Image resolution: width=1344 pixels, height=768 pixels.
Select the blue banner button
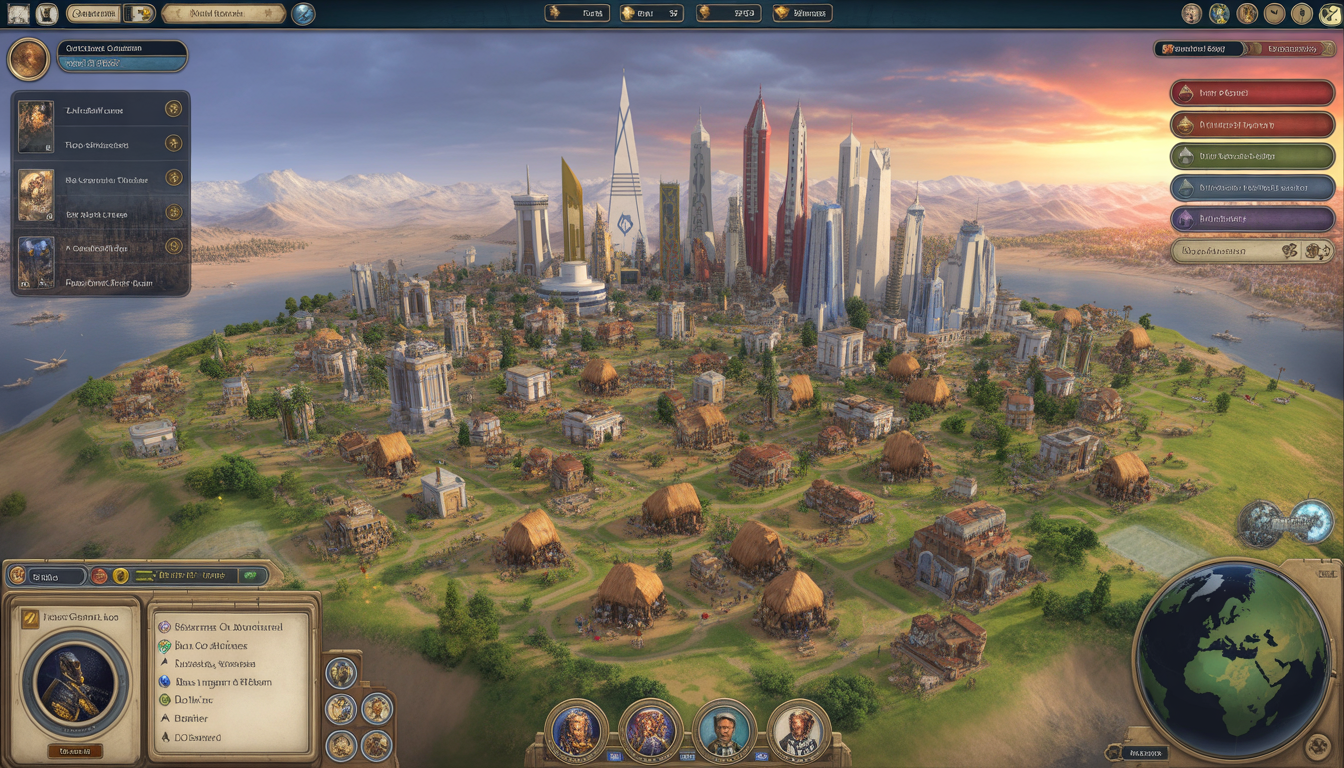pos(1252,187)
